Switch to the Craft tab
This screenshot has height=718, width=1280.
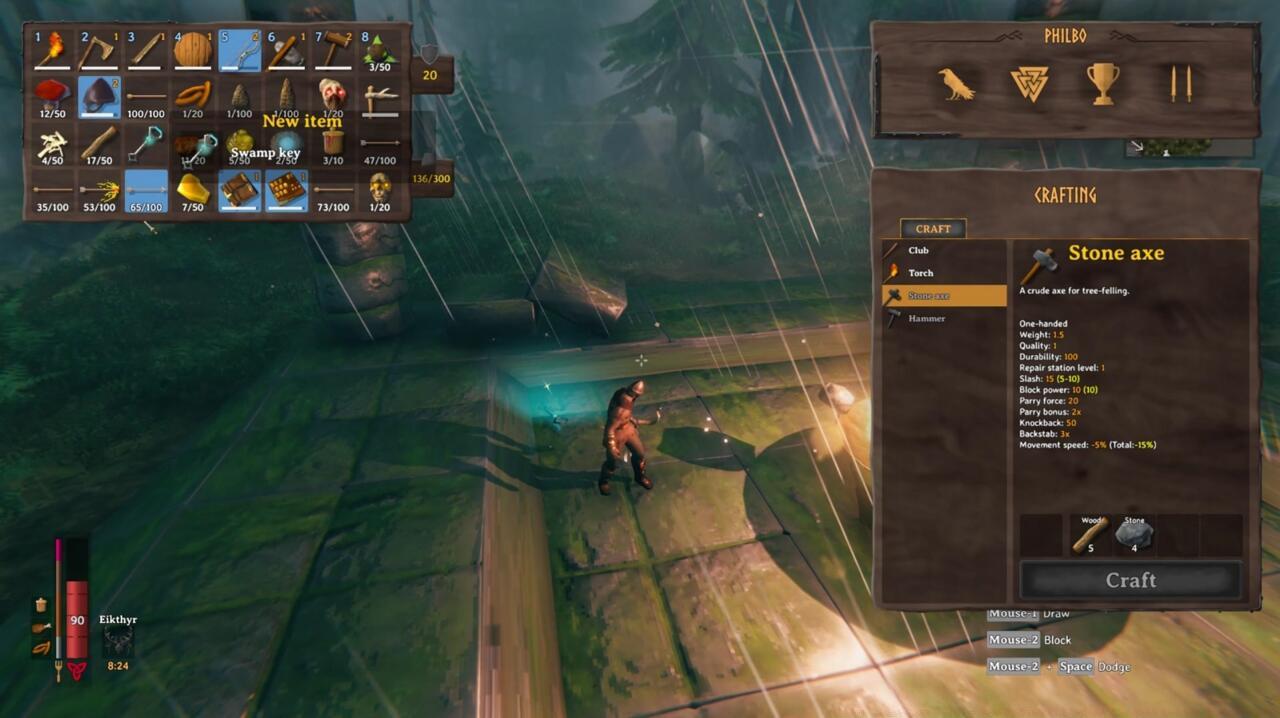(933, 229)
